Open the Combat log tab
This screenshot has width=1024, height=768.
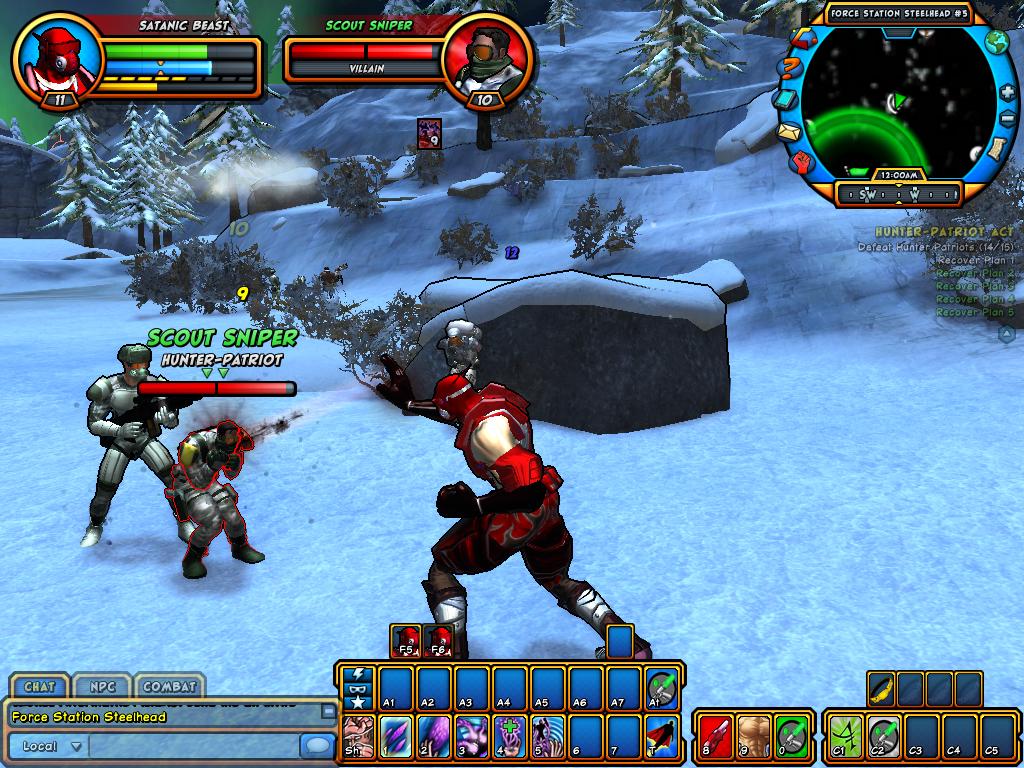tap(167, 687)
